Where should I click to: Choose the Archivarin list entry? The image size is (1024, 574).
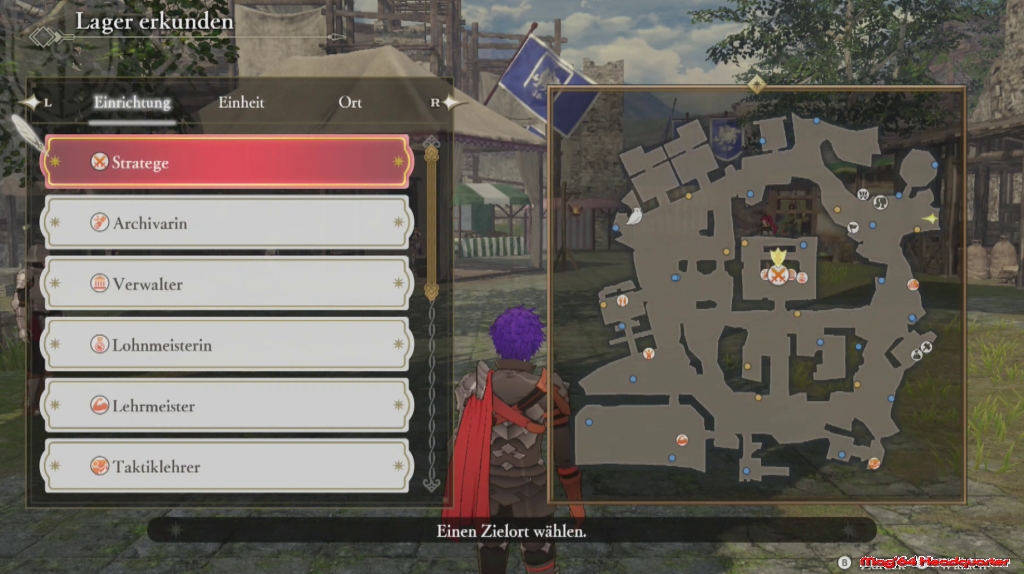[x=228, y=223]
